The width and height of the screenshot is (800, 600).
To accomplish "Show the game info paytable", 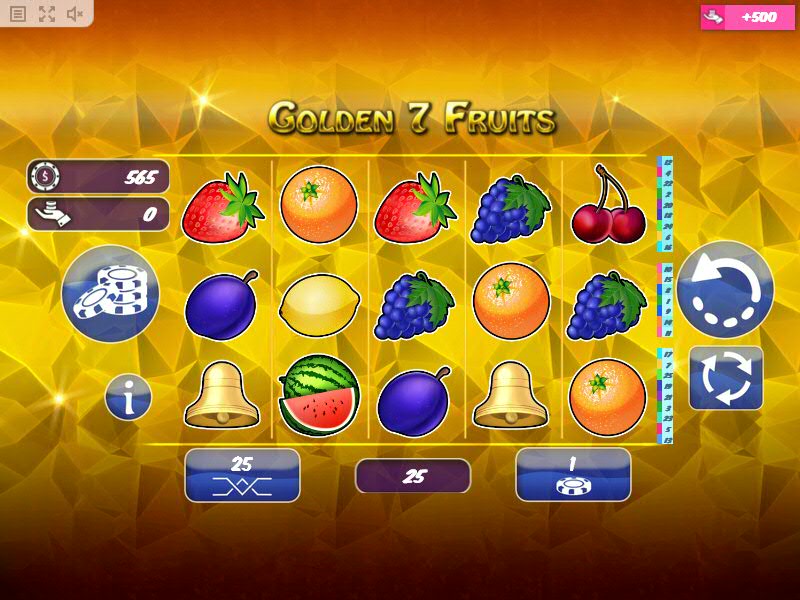I will (128, 398).
